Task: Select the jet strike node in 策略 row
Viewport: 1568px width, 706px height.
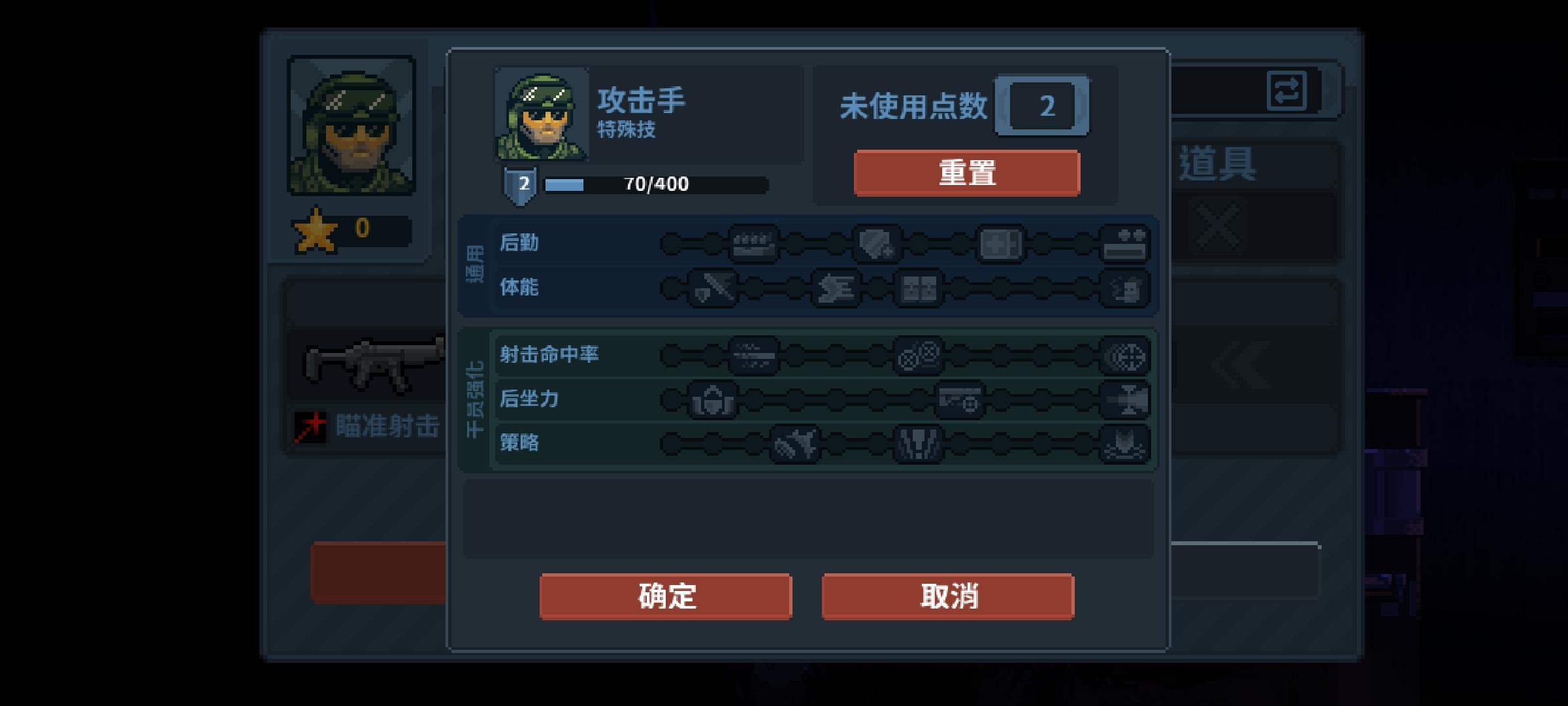Action: (x=794, y=445)
